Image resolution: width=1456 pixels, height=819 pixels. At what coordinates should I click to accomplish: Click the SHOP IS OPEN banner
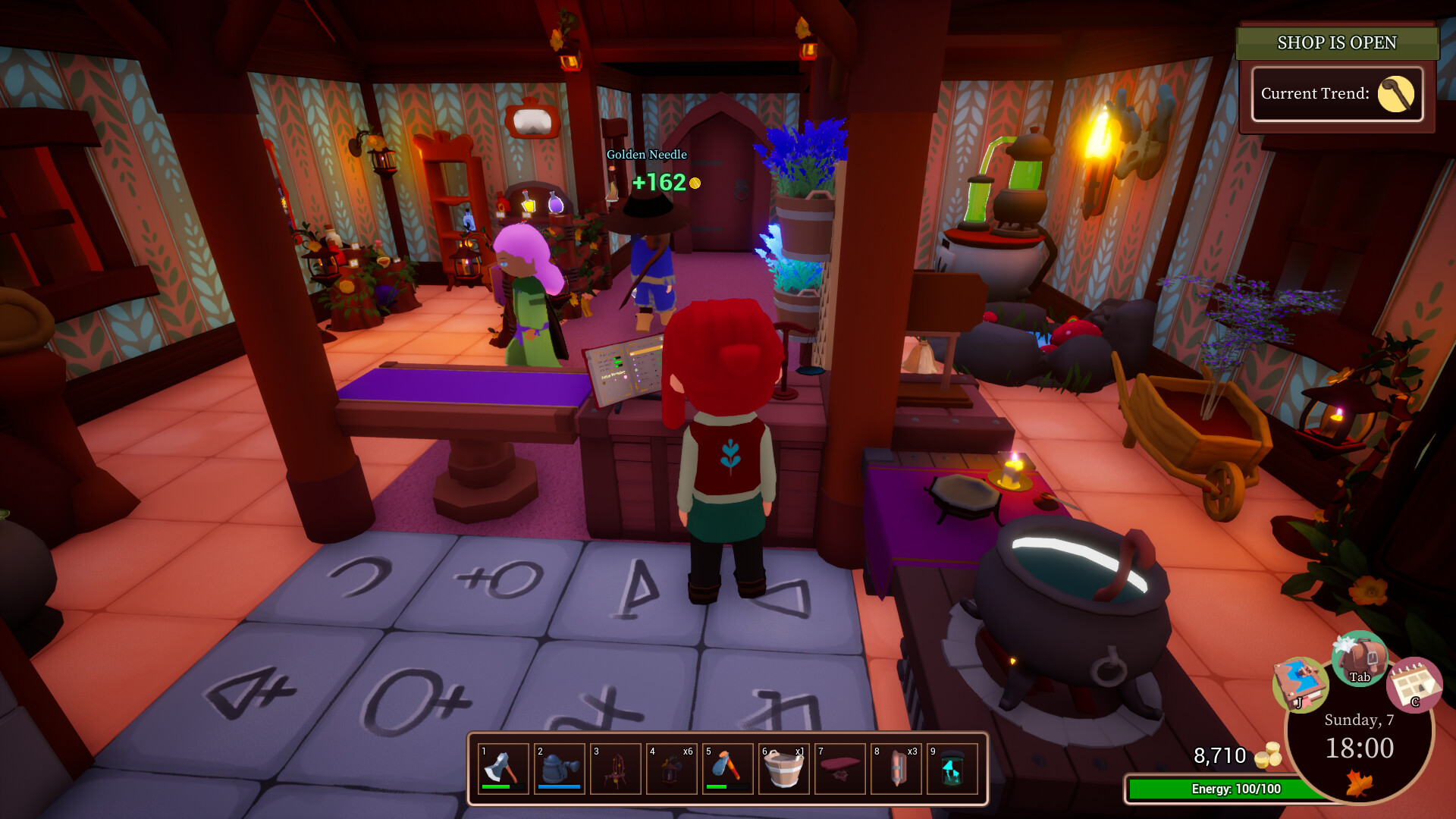click(1337, 43)
